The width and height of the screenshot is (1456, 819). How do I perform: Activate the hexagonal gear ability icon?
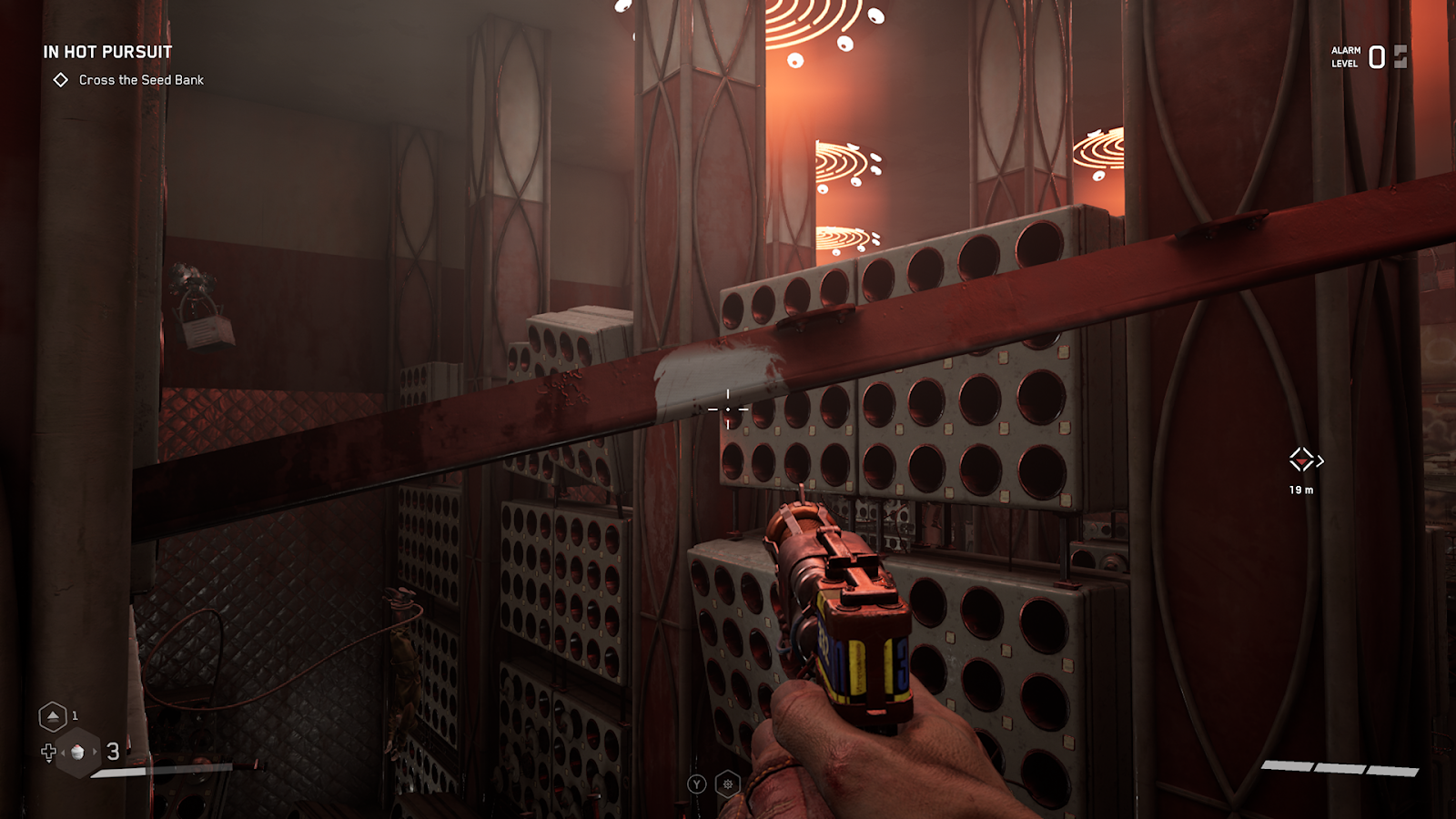pyautogui.click(x=728, y=784)
